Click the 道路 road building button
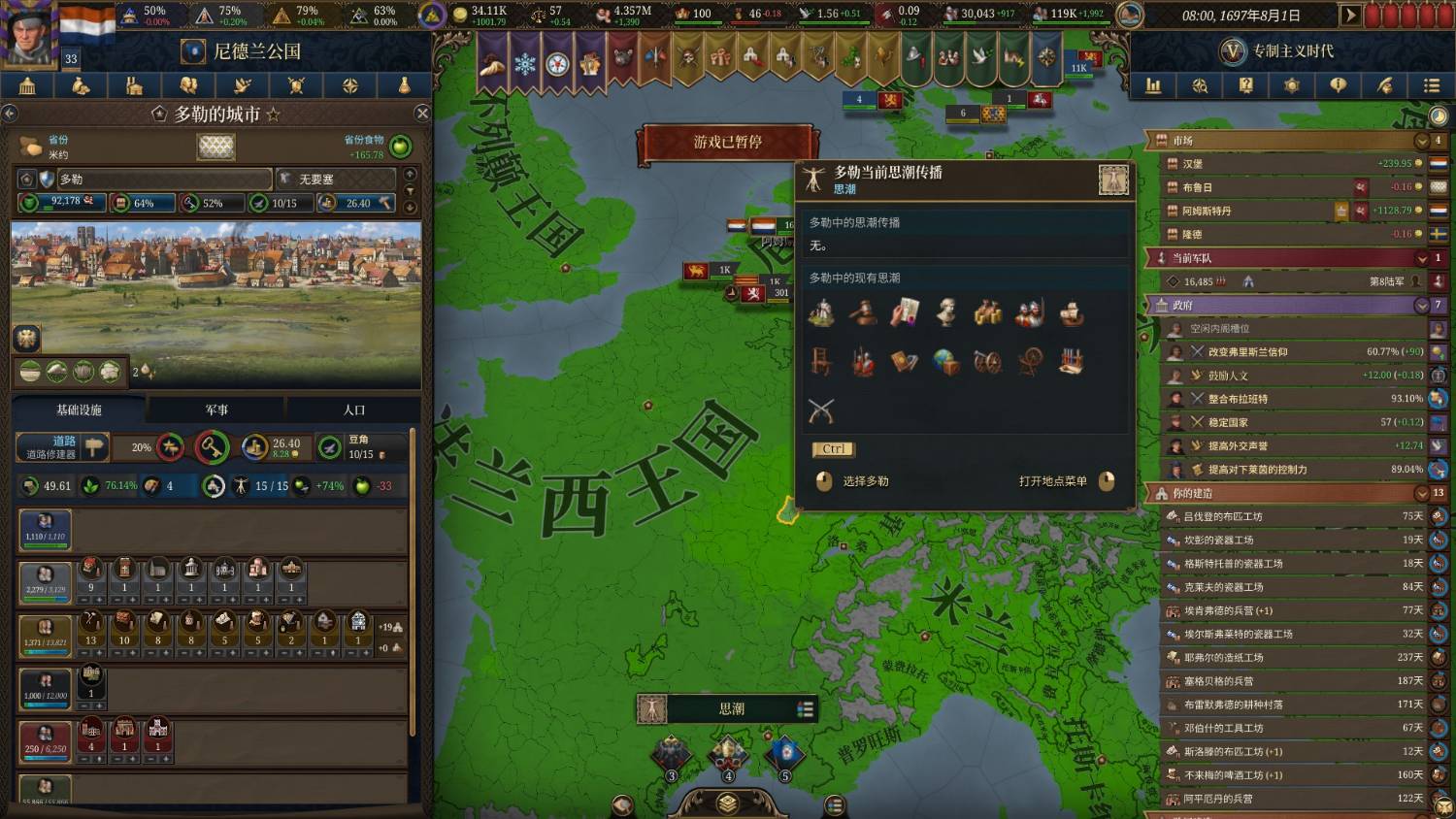Image resolution: width=1456 pixels, height=819 pixels. tap(63, 446)
